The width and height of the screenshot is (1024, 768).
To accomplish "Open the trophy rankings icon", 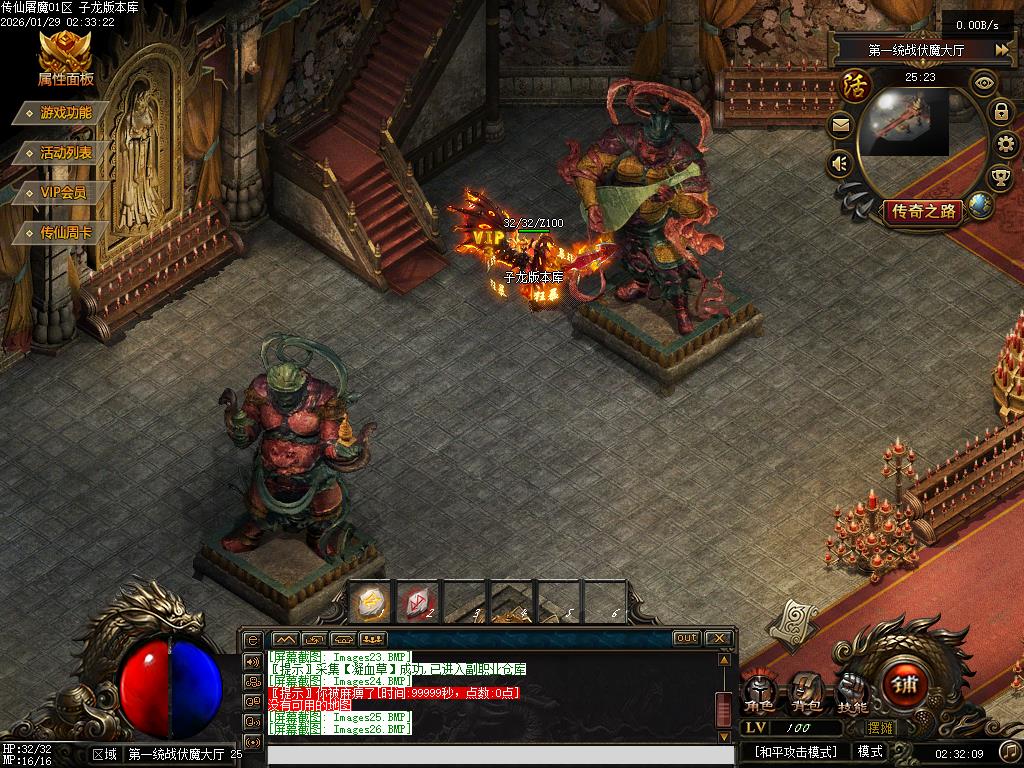I will tap(1000, 179).
